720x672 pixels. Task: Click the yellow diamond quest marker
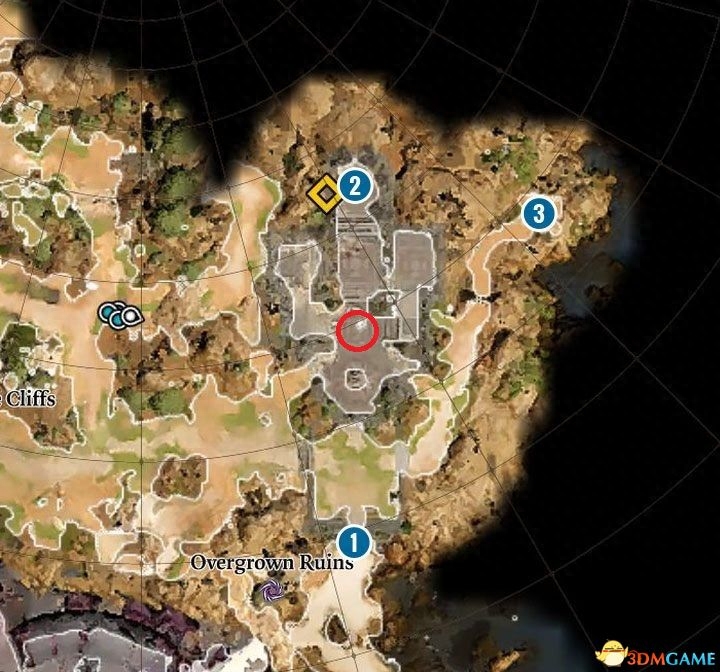click(x=323, y=194)
